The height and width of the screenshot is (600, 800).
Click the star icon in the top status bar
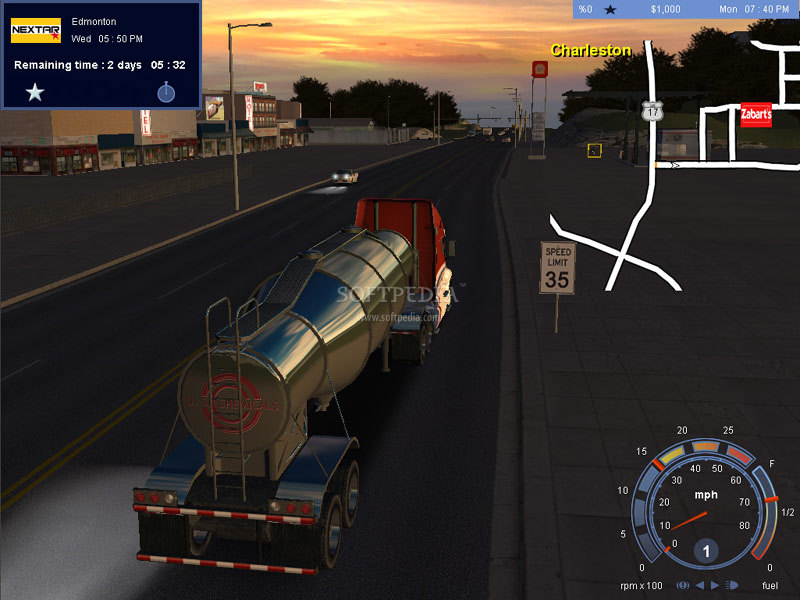coord(610,10)
